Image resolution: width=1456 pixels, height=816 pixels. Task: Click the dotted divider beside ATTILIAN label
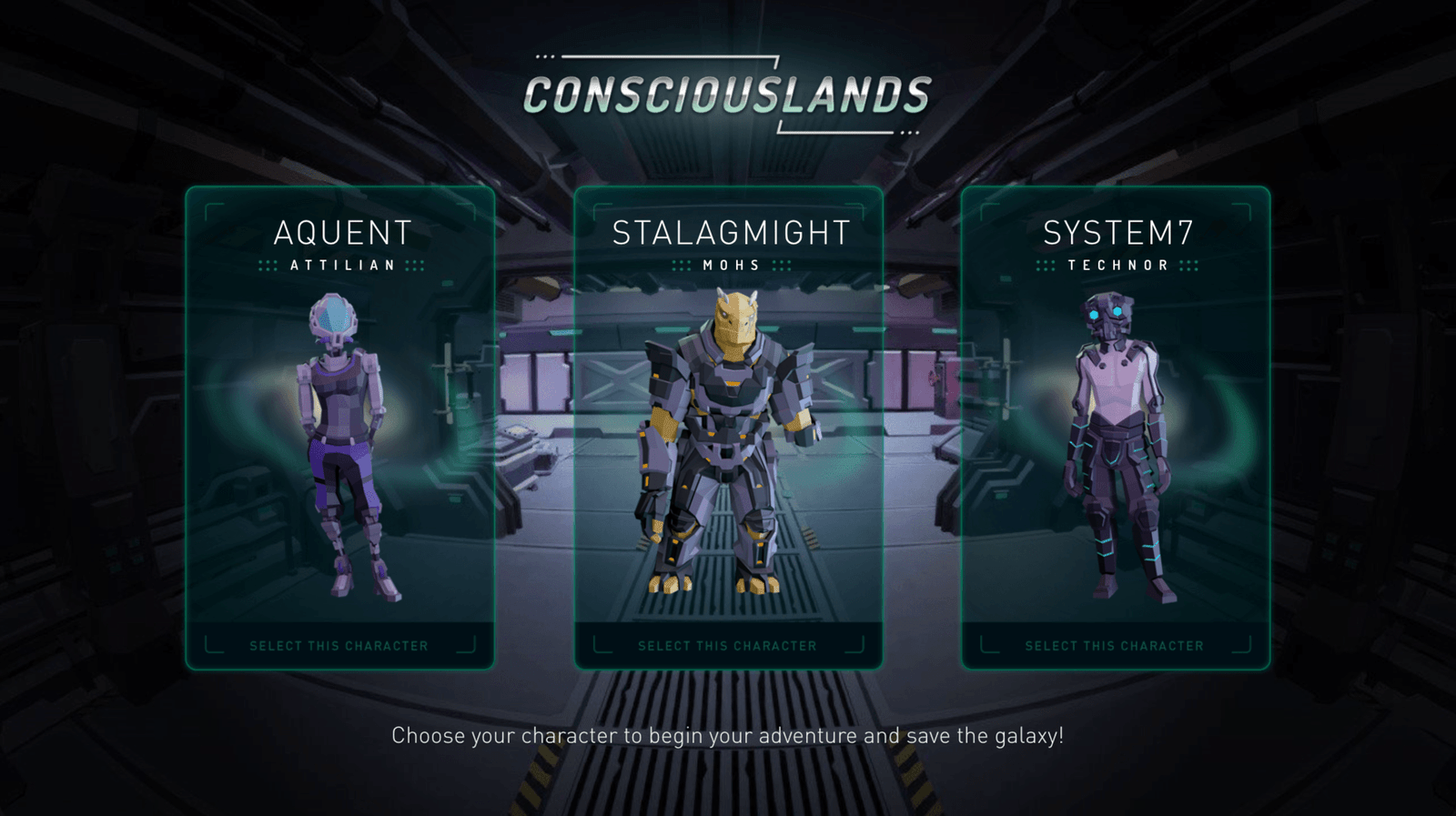click(268, 266)
